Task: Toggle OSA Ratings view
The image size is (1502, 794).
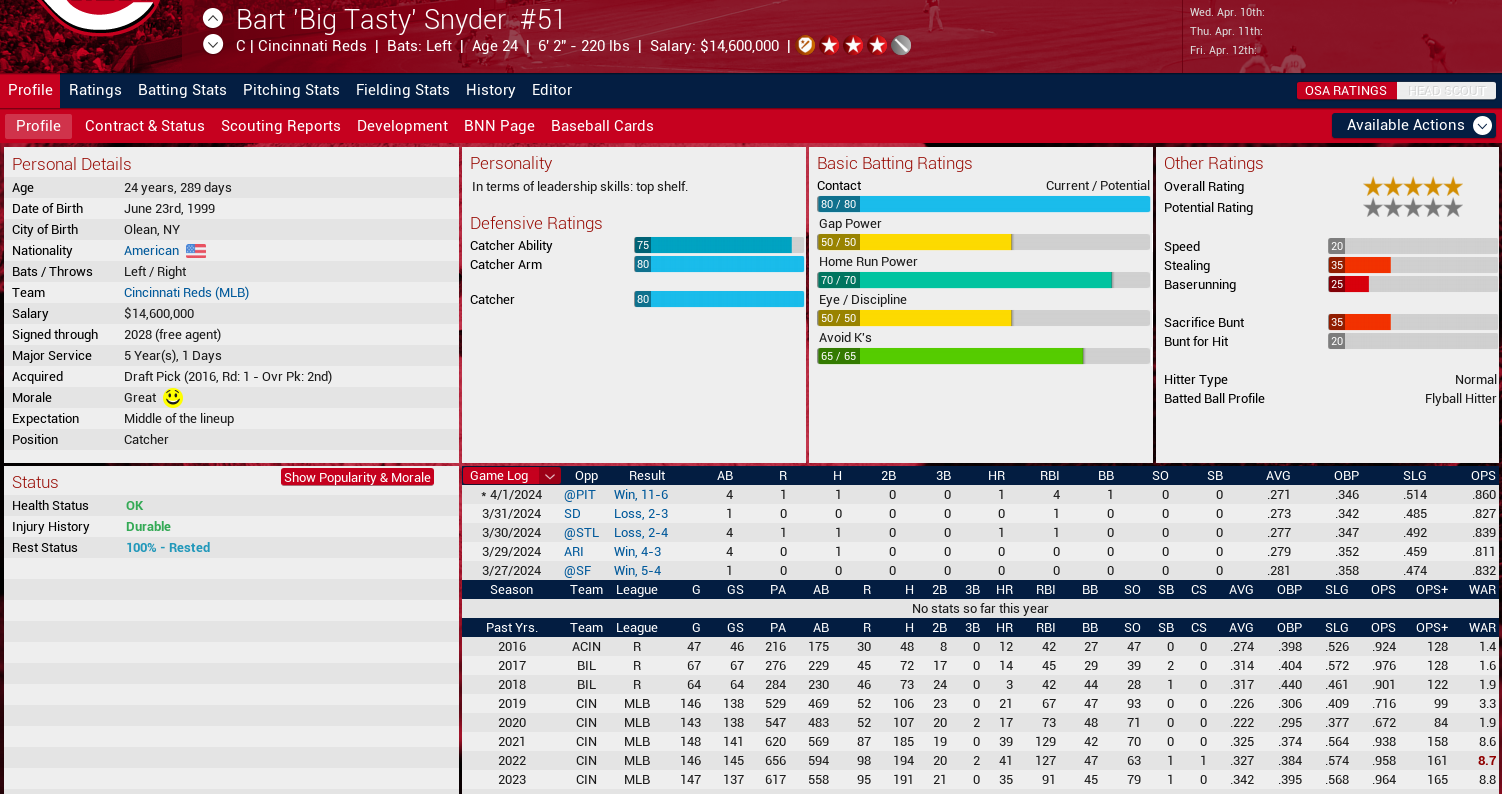Action: tap(1345, 91)
